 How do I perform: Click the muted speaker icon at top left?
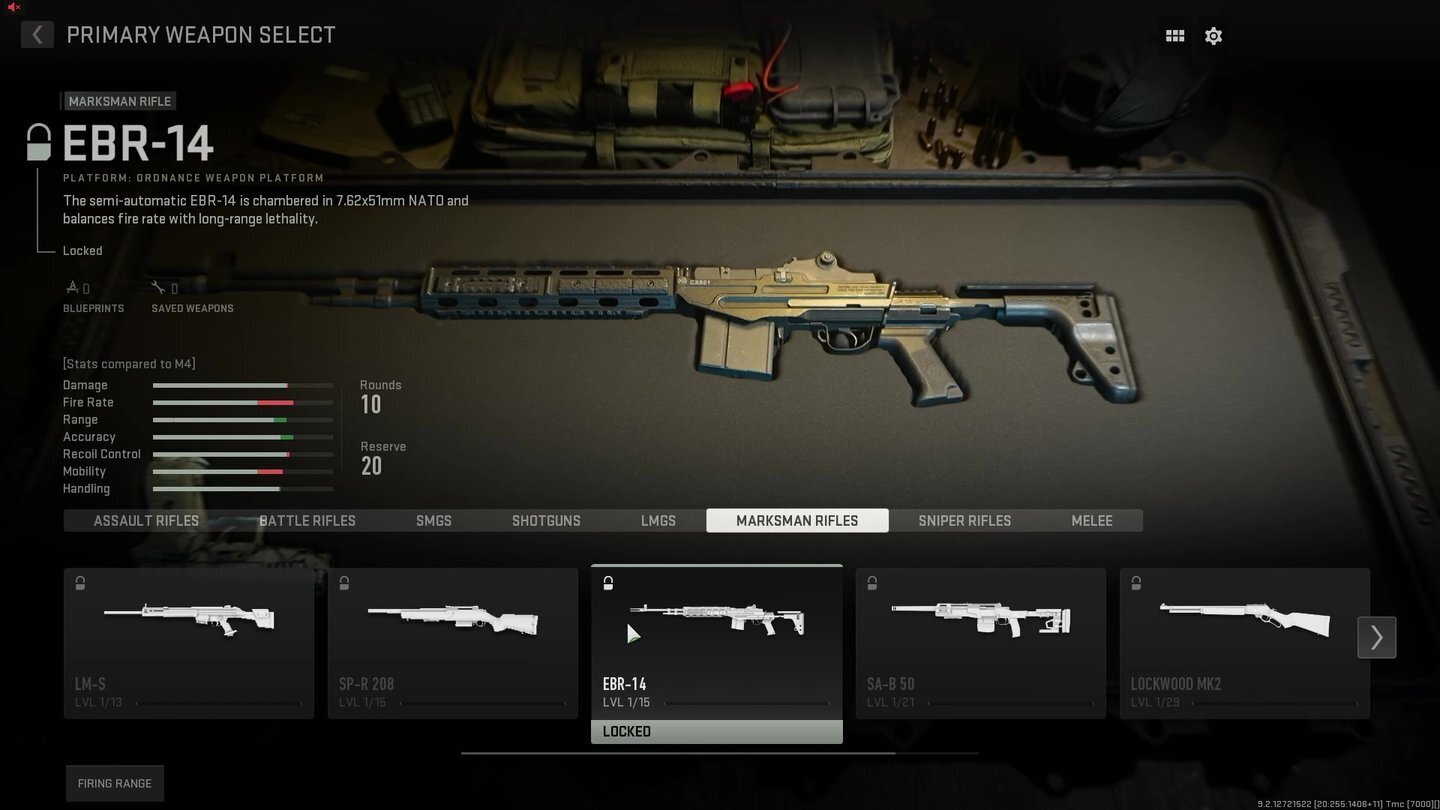tap(12, 7)
